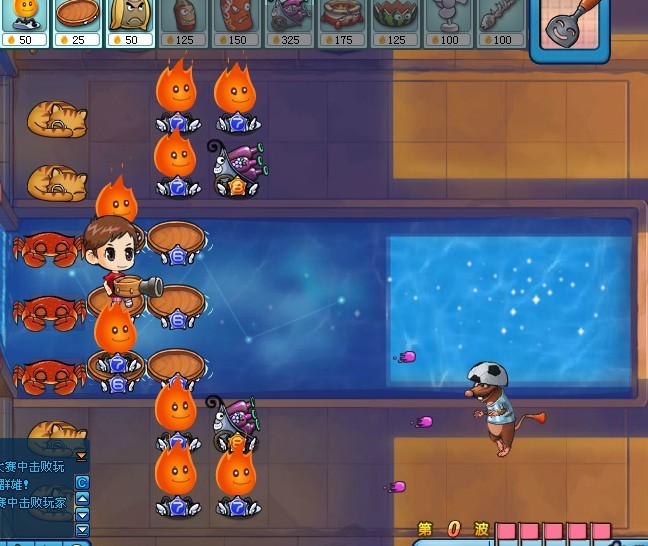648x546 pixels.
Task: Select the red pot card costing 175
Action: point(343,20)
